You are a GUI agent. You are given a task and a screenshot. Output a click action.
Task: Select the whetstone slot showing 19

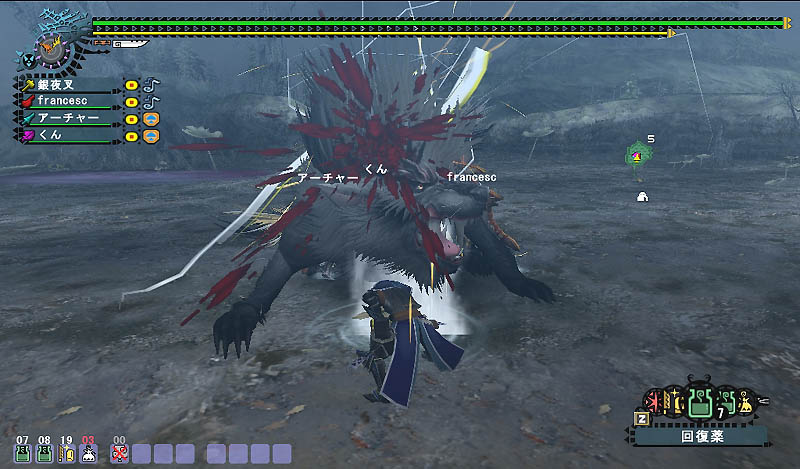pyautogui.click(x=66, y=452)
